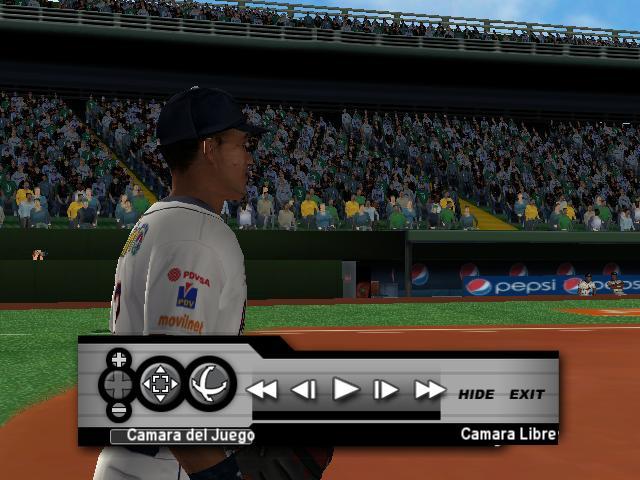Hide the replay control panel
This screenshot has width=640, height=480.
tap(476, 394)
